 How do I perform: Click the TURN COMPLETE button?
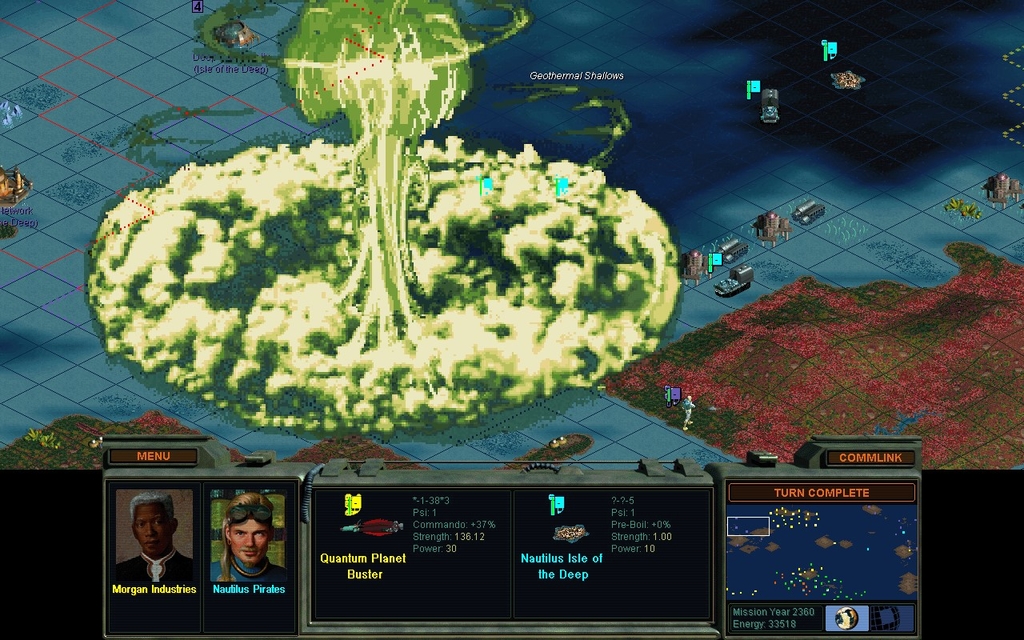coord(821,492)
